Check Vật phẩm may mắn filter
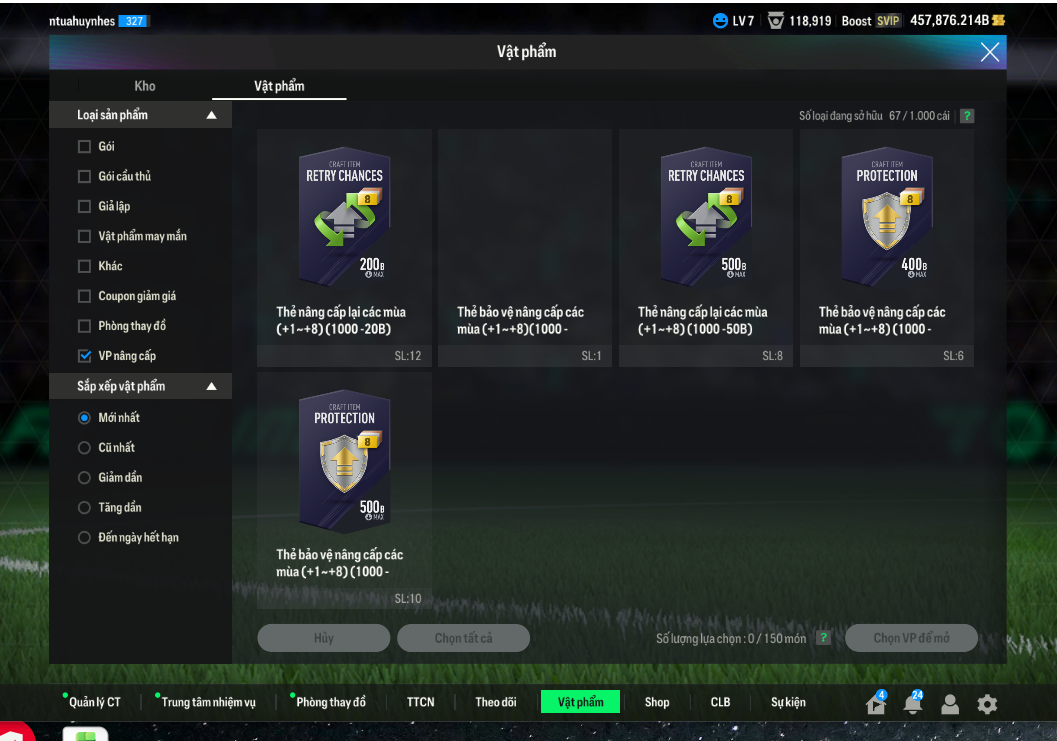The height and width of the screenshot is (741, 1057). 85,237
